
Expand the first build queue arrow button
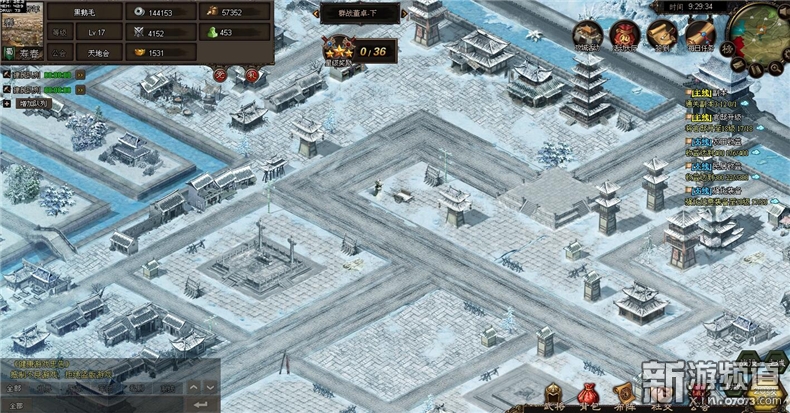point(81,74)
